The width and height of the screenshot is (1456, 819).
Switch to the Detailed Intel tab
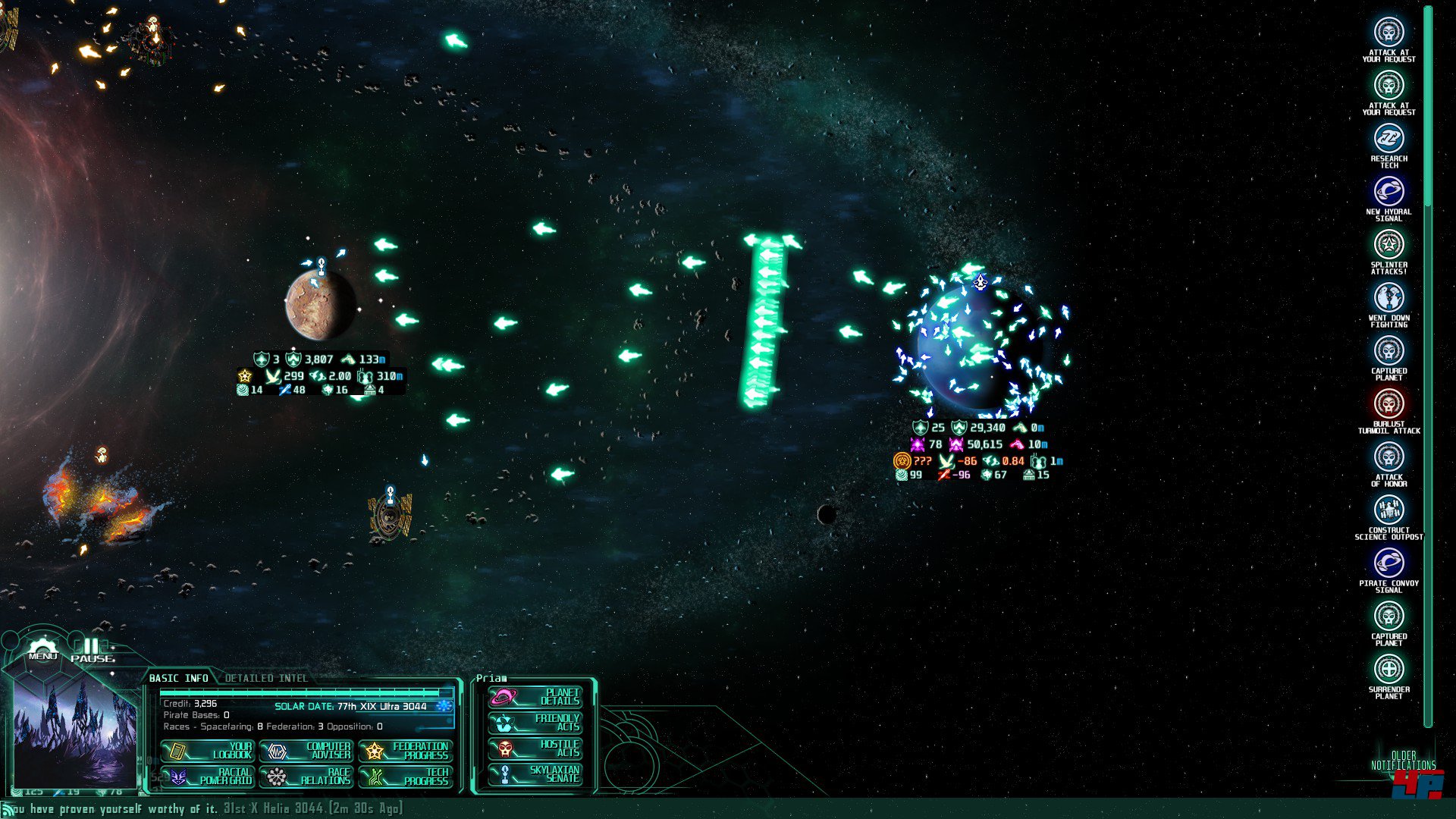pyautogui.click(x=266, y=678)
